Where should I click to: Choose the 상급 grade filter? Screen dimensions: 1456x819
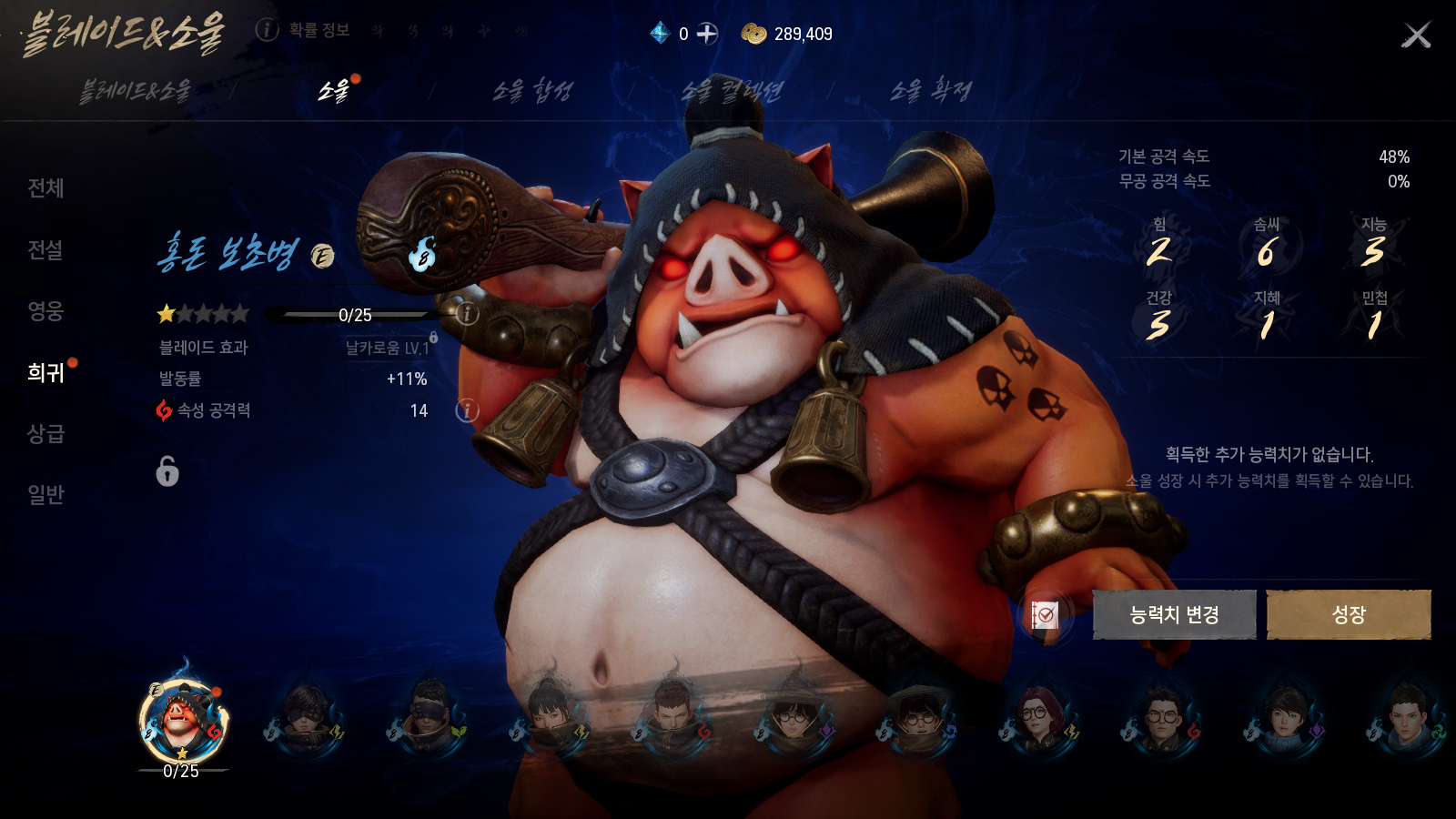click(45, 434)
